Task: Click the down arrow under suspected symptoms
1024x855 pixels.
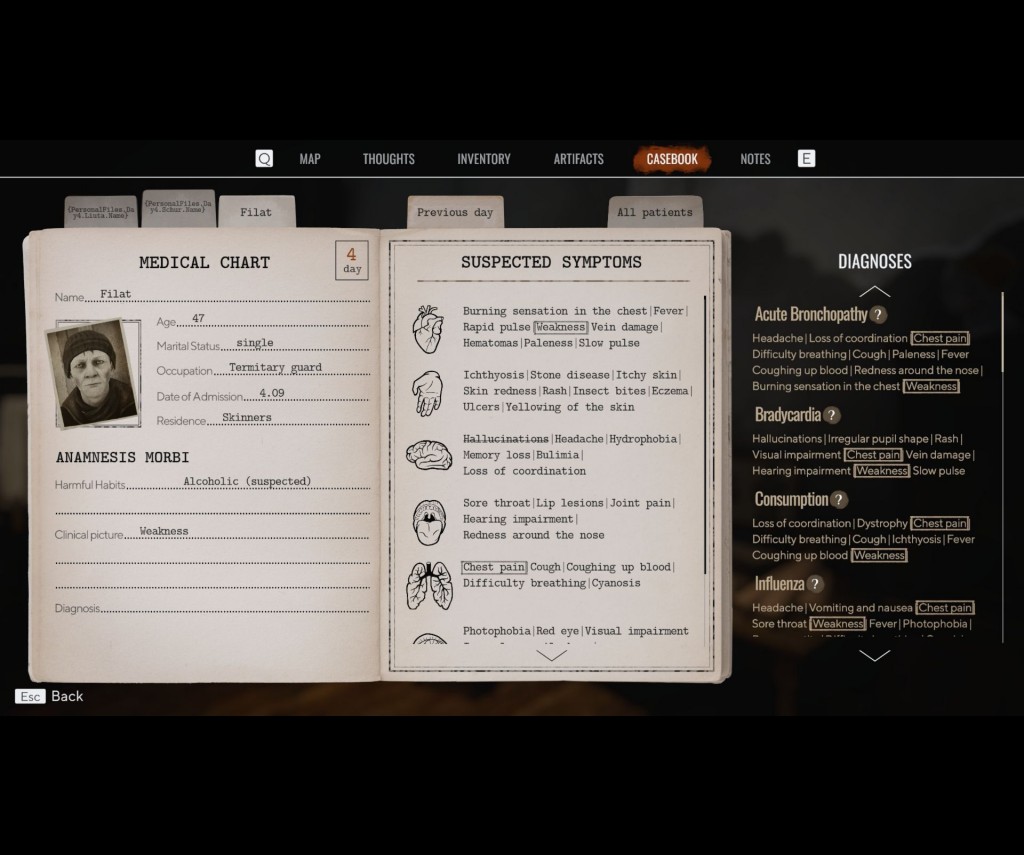Action: point(551,655)
